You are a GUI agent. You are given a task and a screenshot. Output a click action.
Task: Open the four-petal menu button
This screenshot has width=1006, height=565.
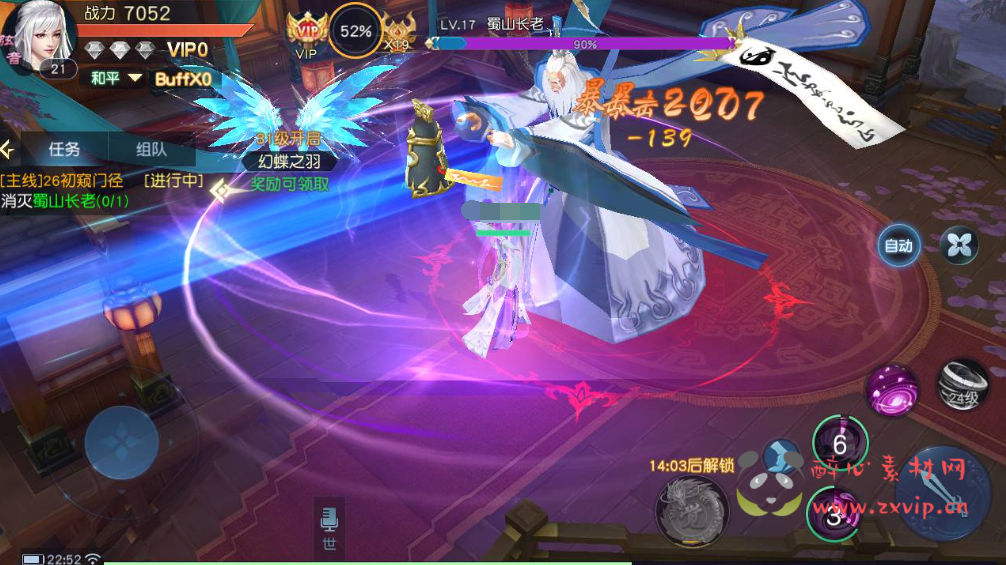pyautogui.click(x=958, y=245)
